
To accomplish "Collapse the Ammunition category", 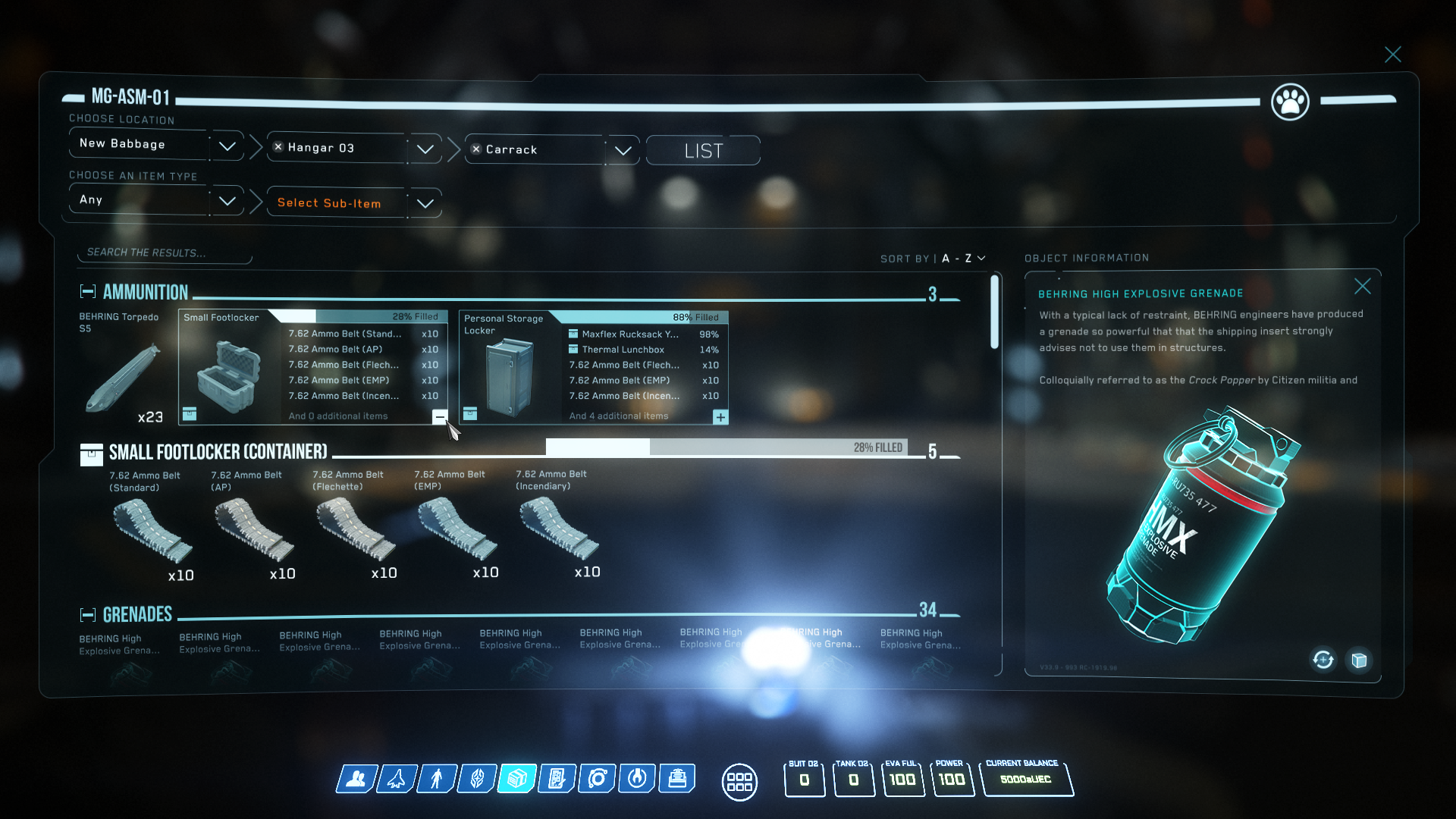I will pyautogui.click(x=88, y=292).
